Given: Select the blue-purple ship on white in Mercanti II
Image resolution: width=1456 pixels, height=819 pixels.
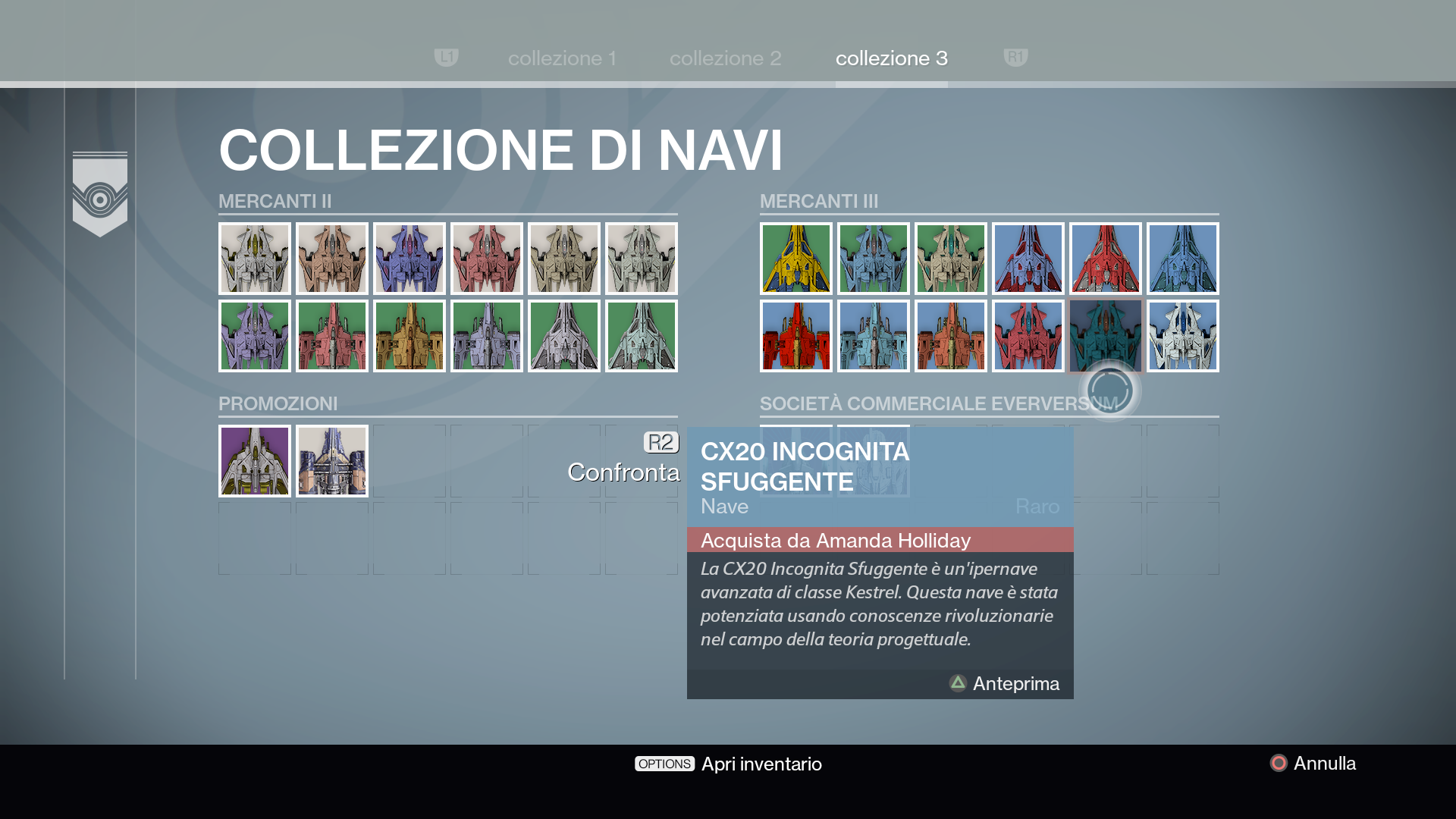Looking at the screenshot, I should pos(409,259).
